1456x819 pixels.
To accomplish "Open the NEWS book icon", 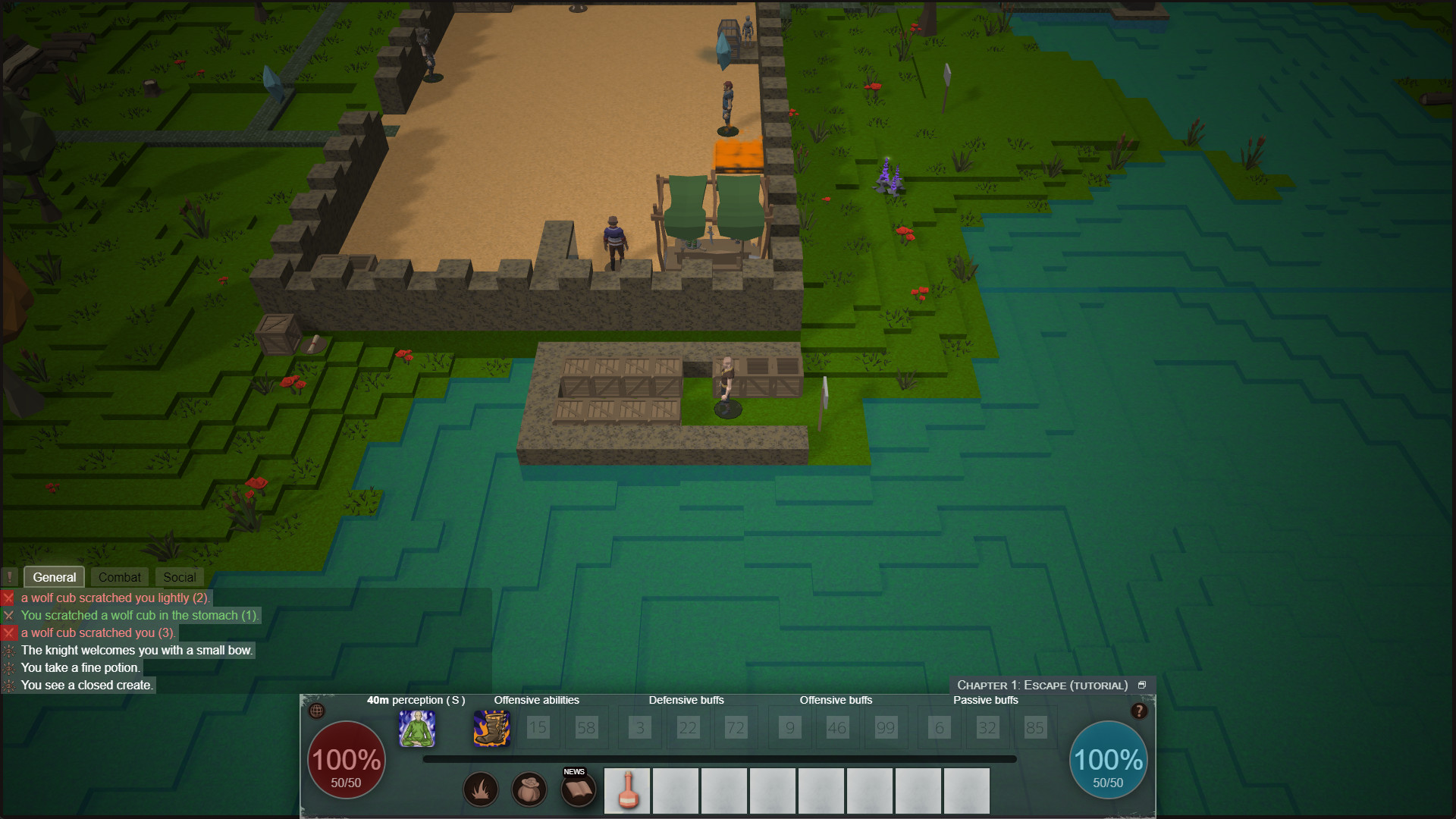I will [x=578, y=789].
